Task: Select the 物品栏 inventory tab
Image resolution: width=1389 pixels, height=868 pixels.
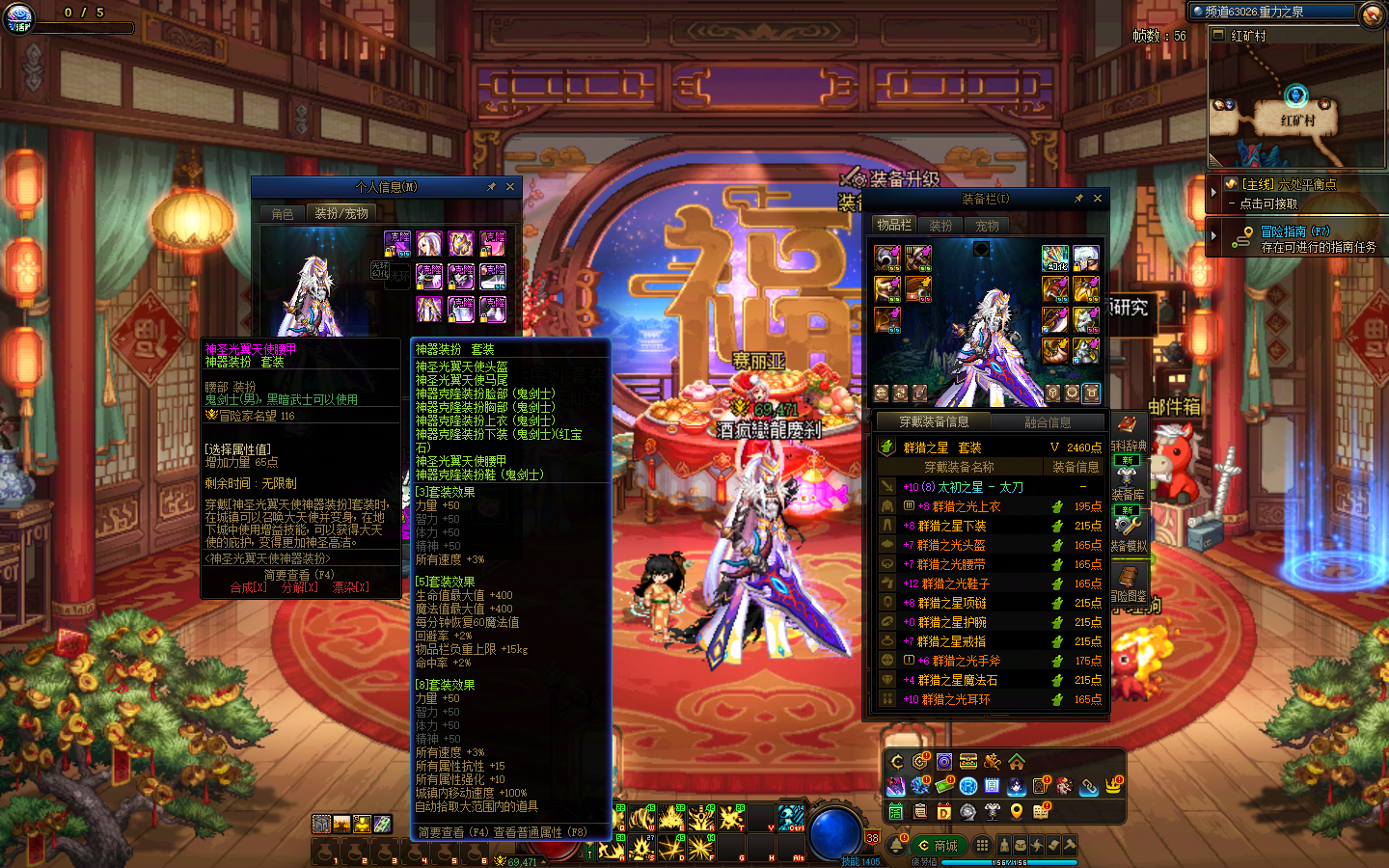Action: tap(894, 225)
